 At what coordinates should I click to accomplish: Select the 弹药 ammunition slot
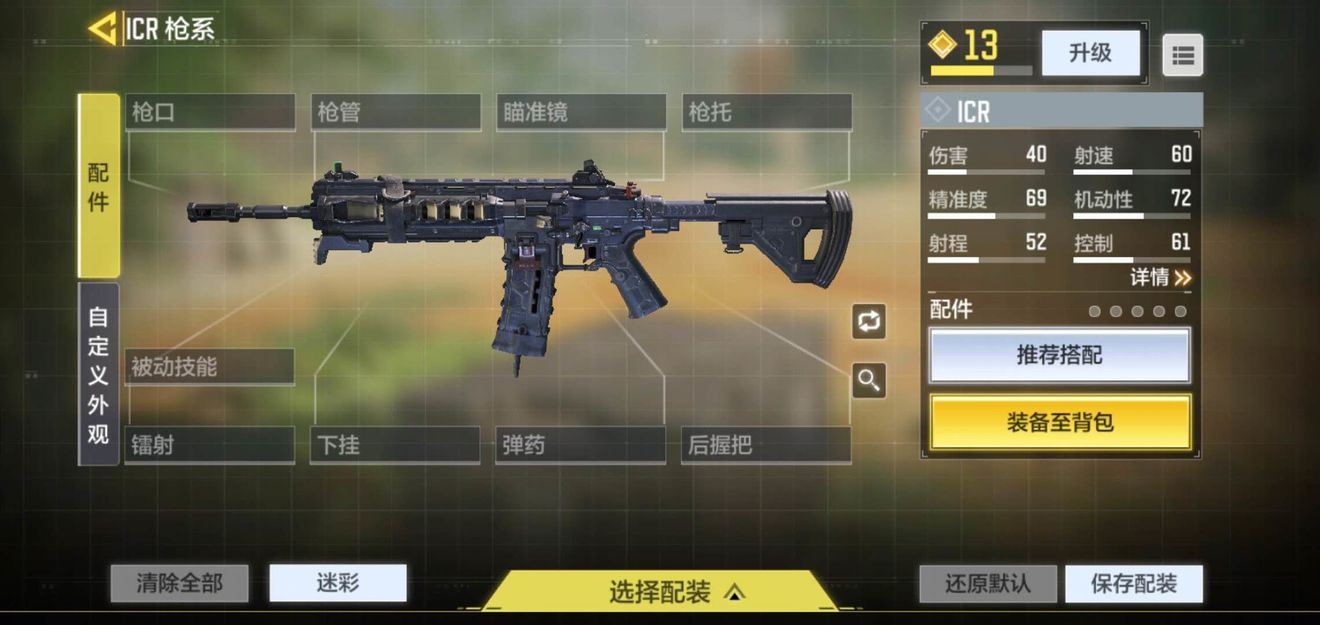[581, 445]
